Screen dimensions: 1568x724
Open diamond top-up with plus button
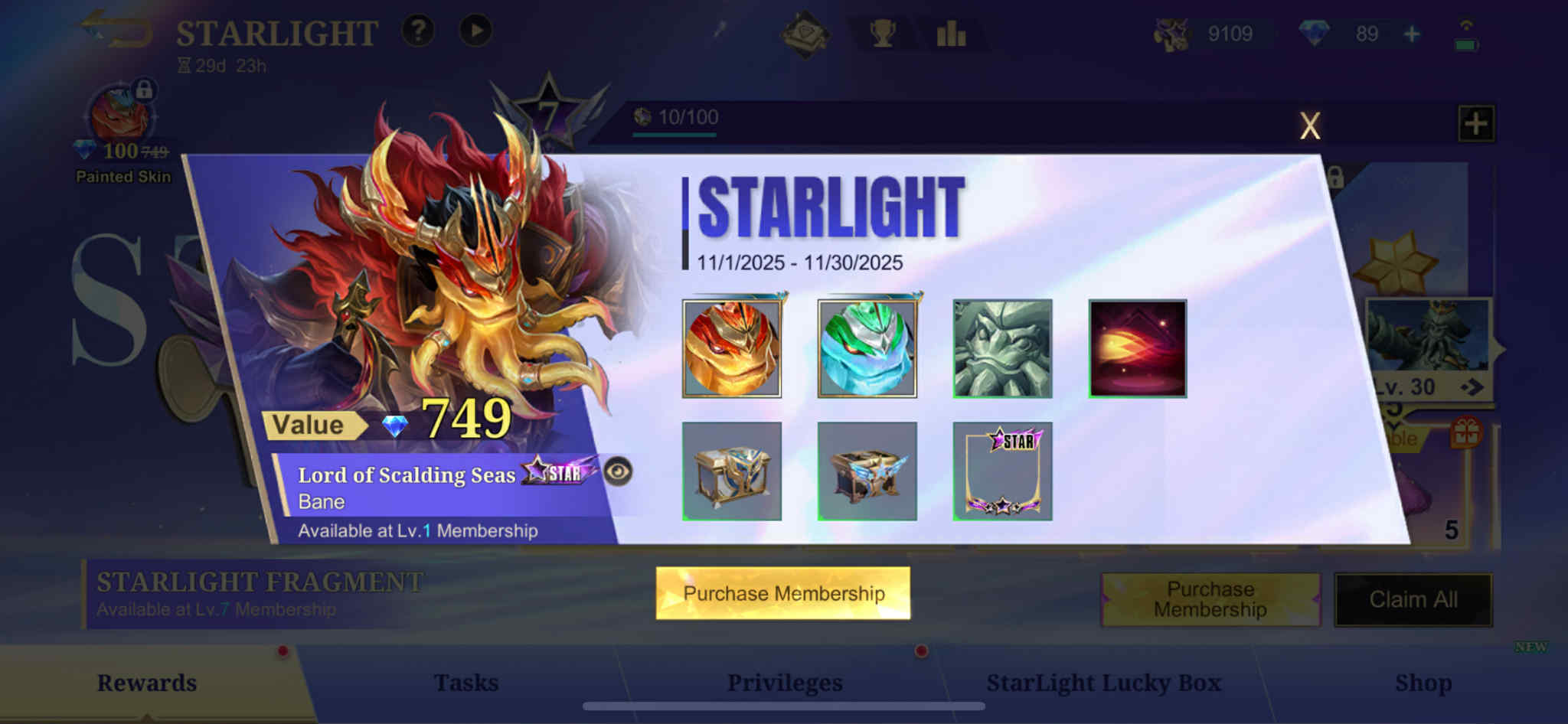(1410, 34)
